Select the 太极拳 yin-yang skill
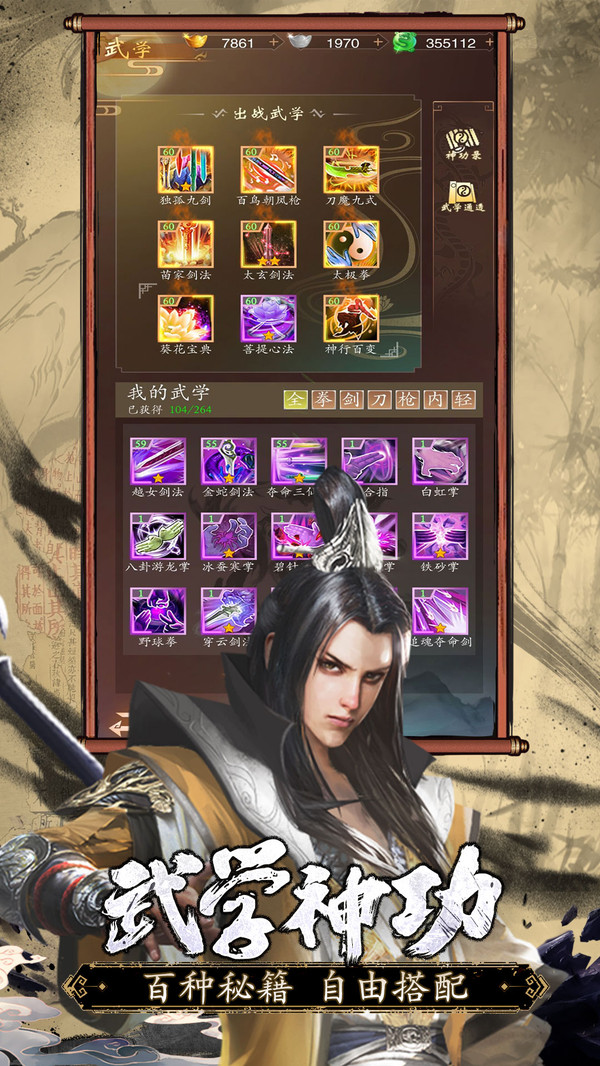This screenshot has height=1066, width=600. (x=351, y=244)
